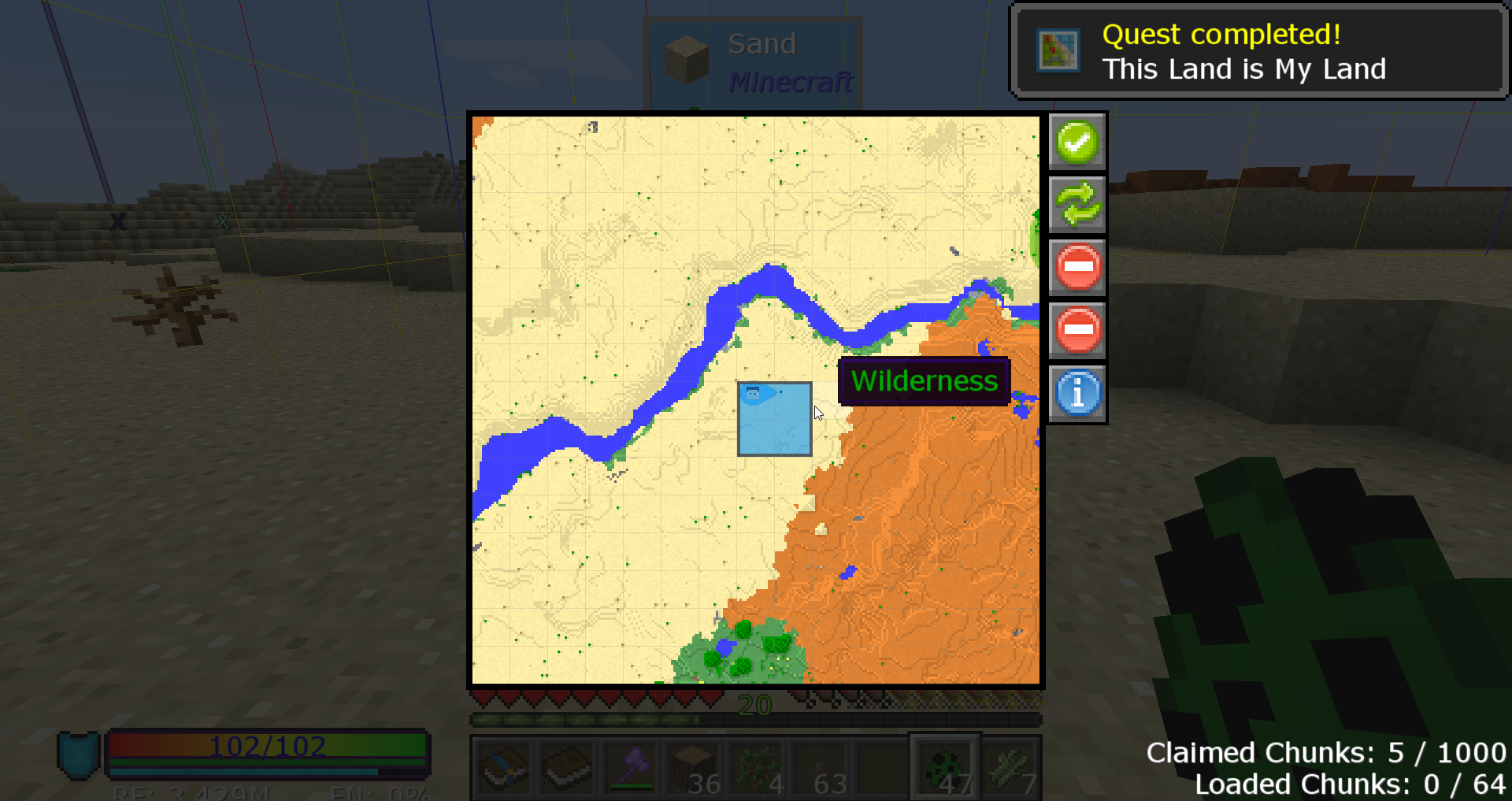The height and width of the screenshot is (801, 1512).
Task: Select the sapling hotbar slot
Action: (x=758, y=768)
